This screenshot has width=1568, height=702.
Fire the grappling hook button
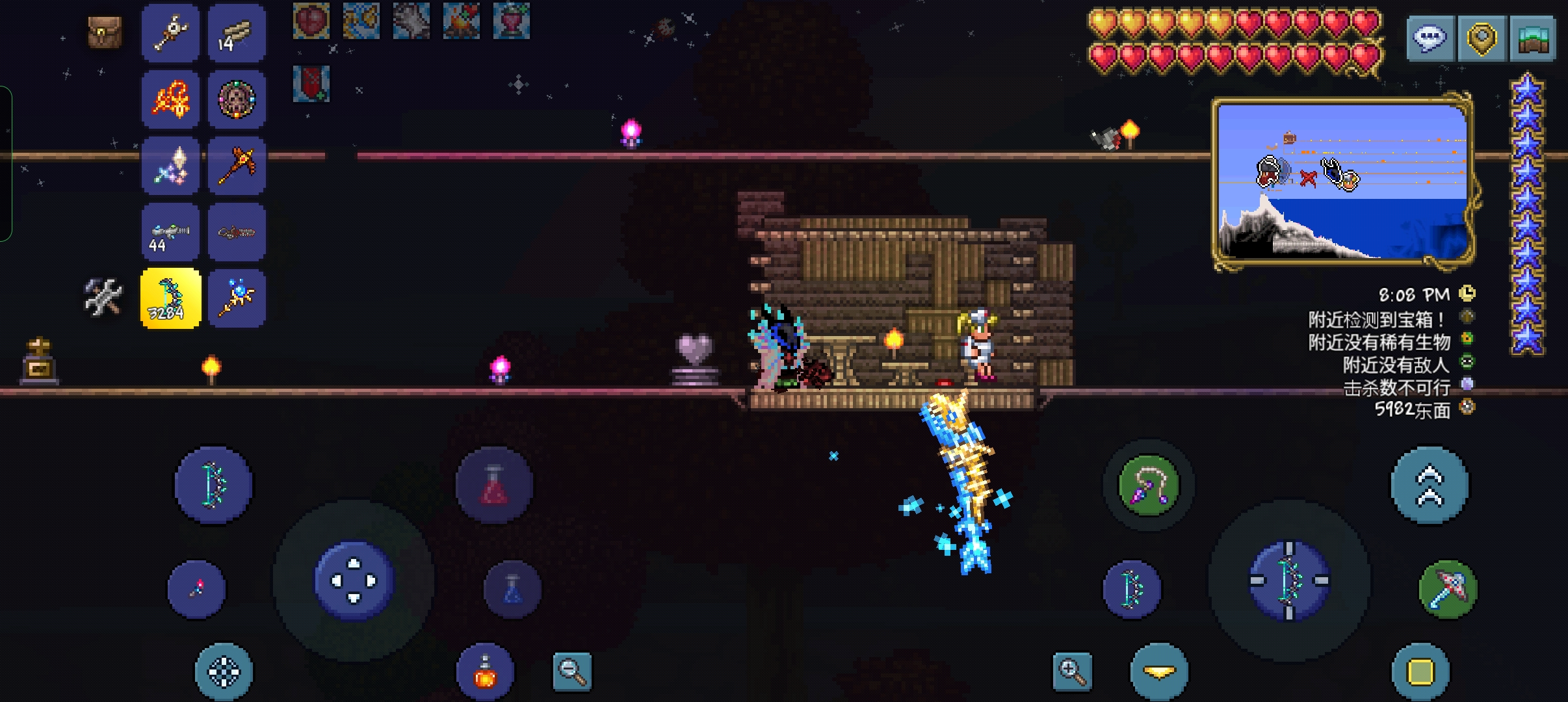click(x=1149, y=486)
